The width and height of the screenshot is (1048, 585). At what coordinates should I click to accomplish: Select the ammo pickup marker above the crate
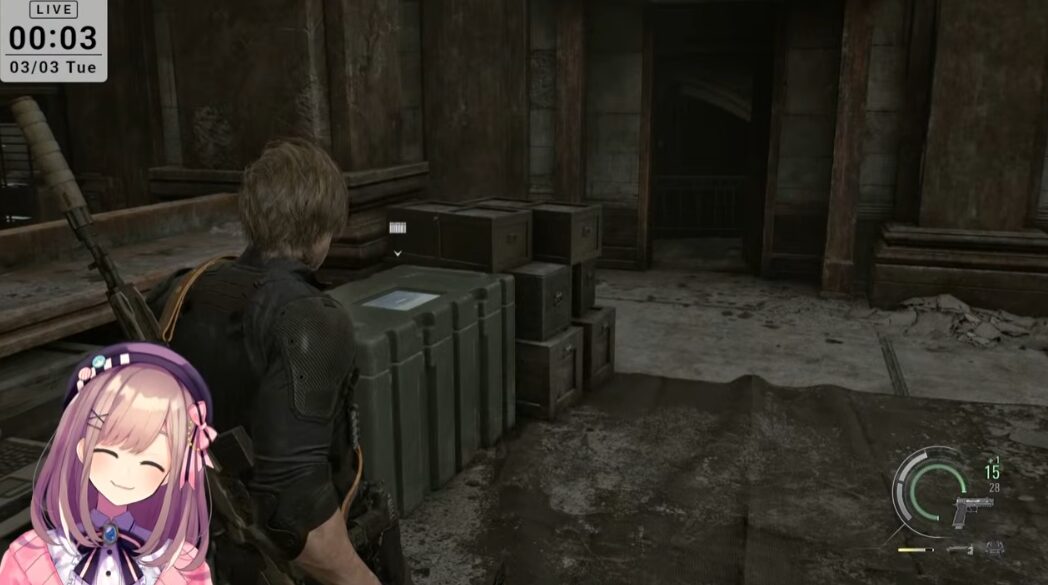(398, 228)
